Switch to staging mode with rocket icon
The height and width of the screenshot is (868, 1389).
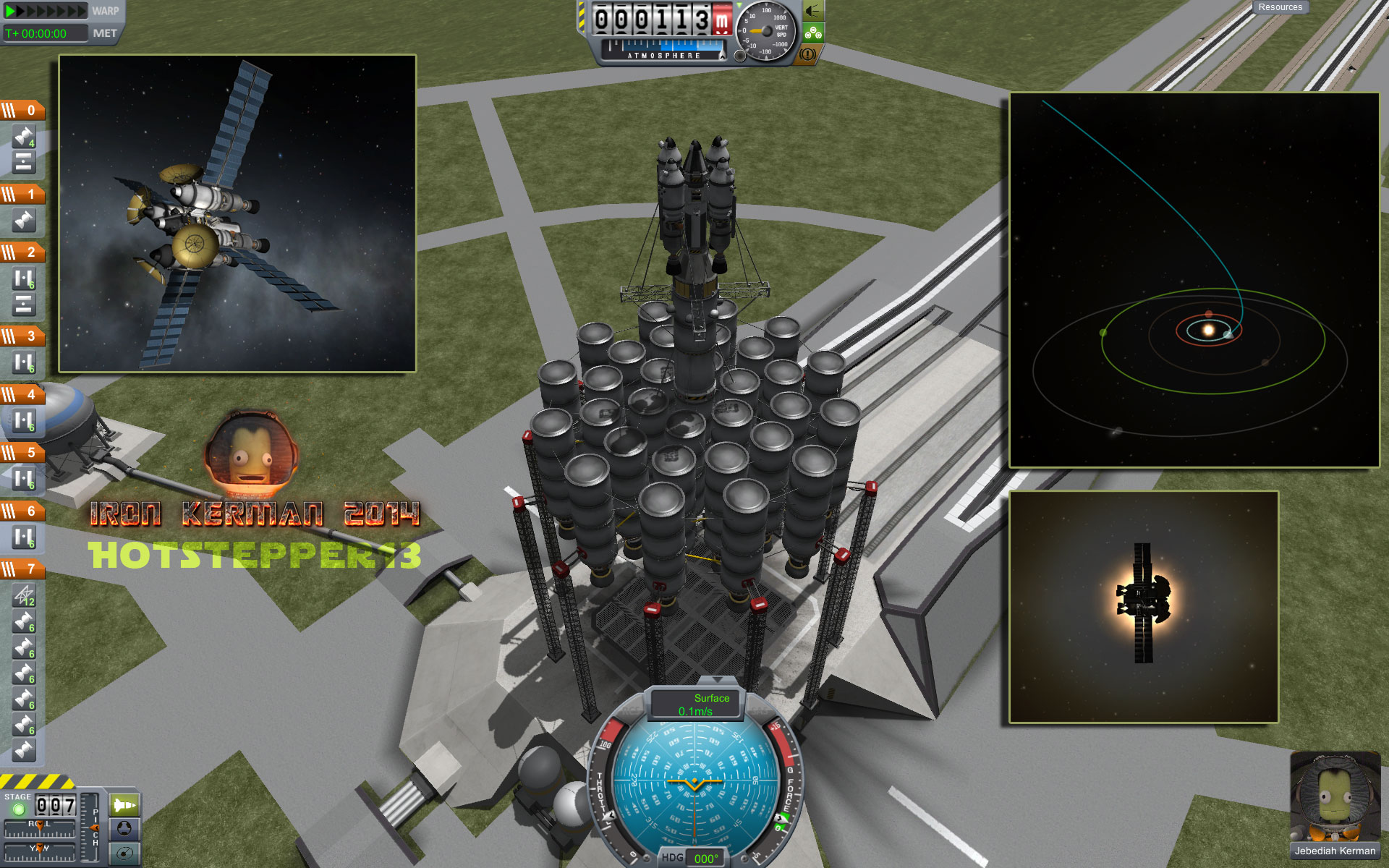124,804
